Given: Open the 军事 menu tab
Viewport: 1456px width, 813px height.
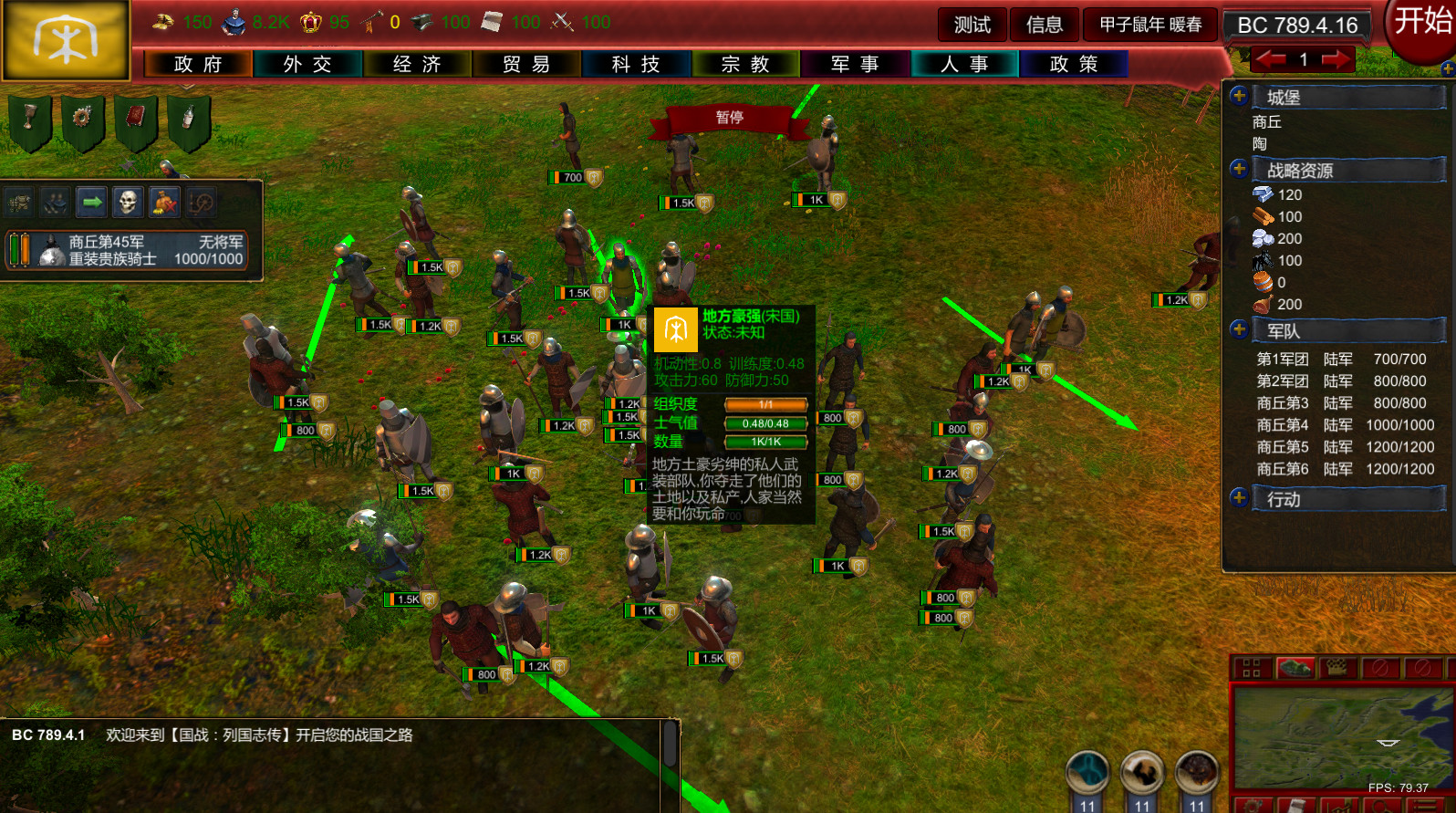Looking at the screenshot, I should click(855, 64).
